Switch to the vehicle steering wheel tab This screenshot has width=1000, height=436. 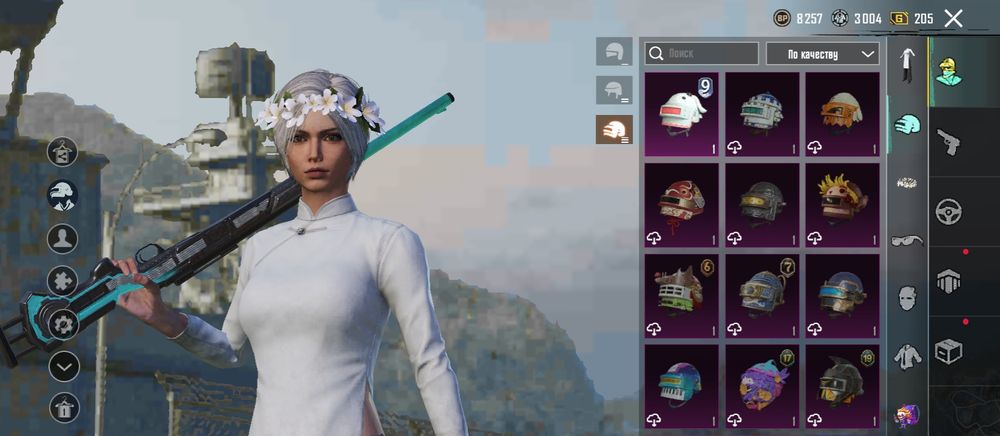(949, 212)
